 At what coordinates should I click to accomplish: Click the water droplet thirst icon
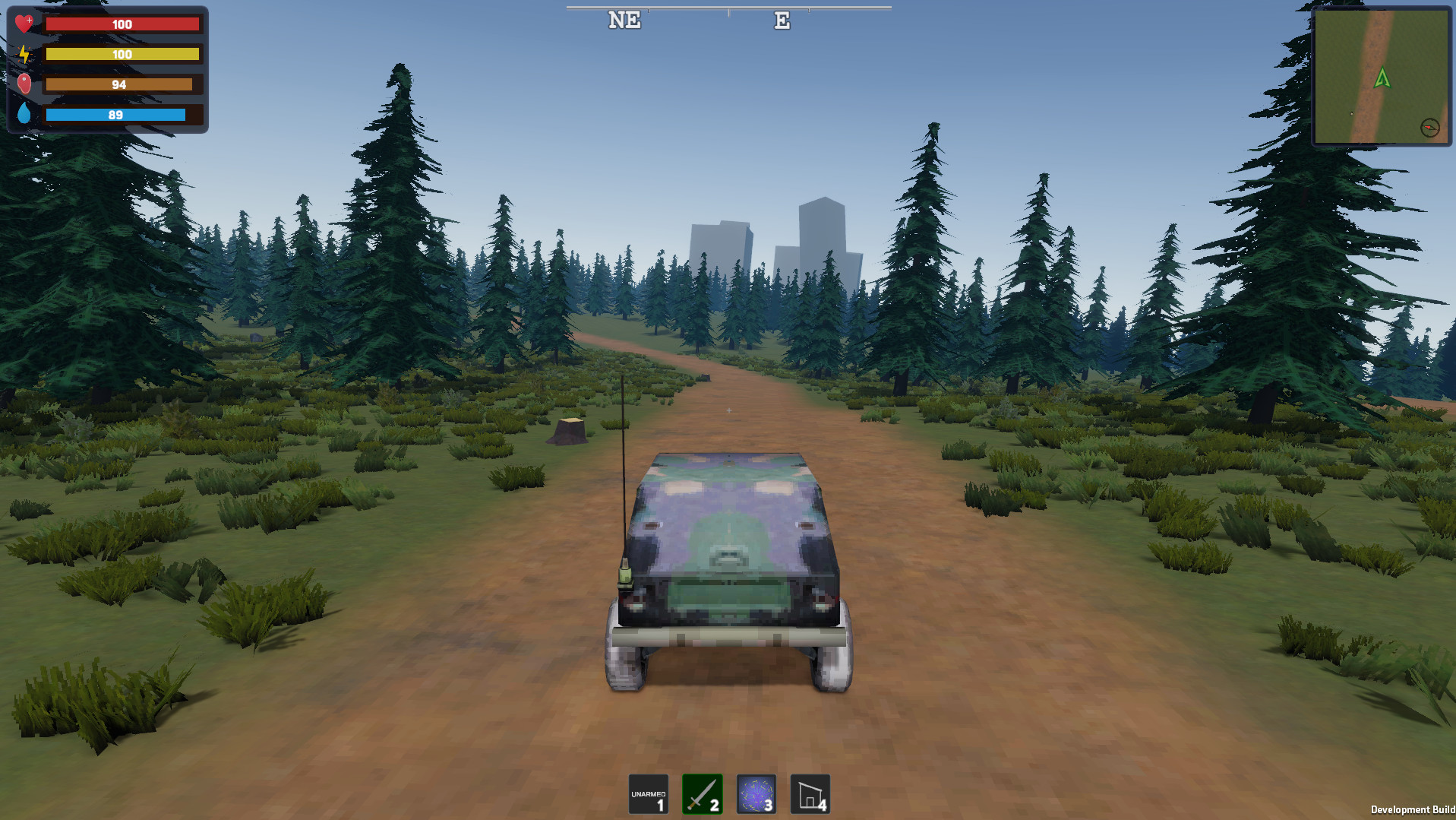[x=25, y=114]
